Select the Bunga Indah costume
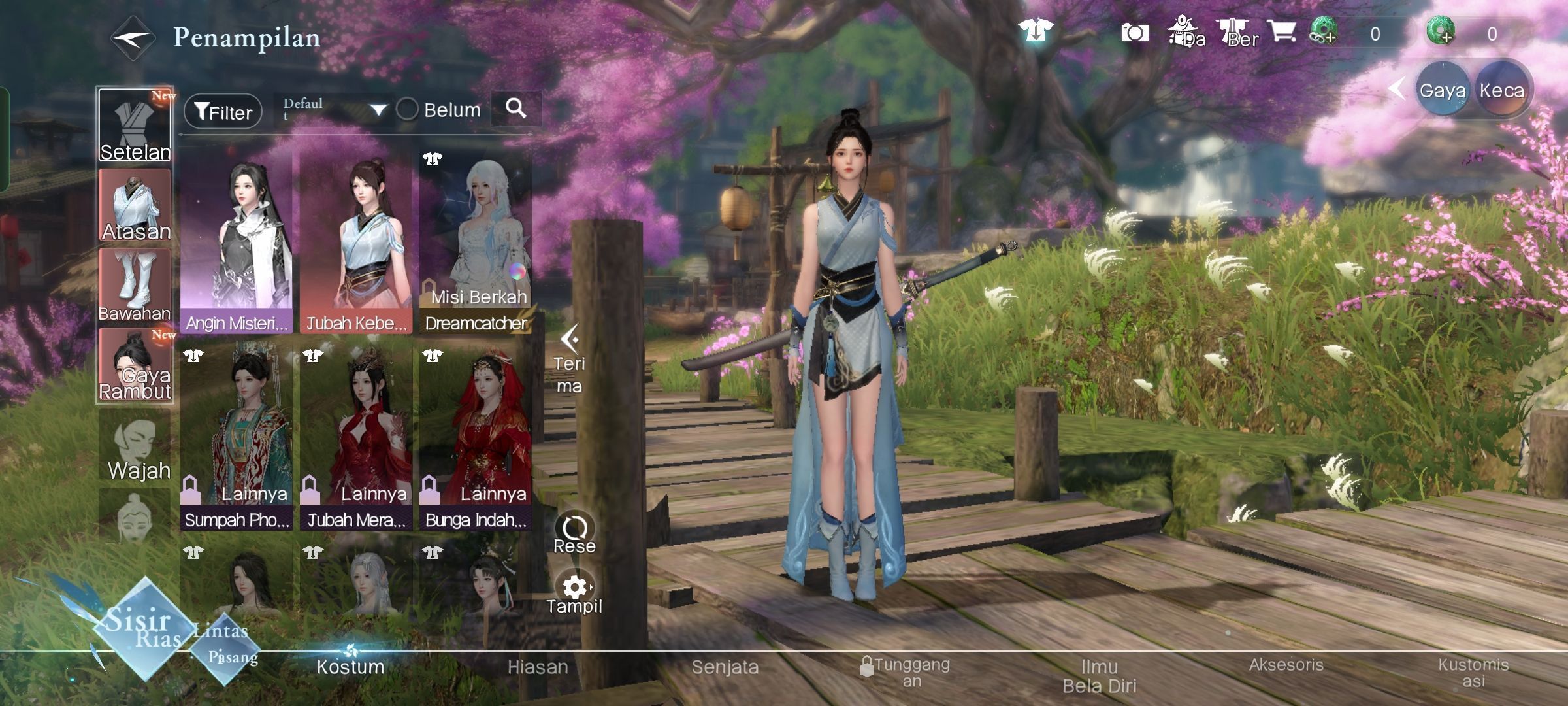The height and width of the screenshot is (706, 1568). (x=476, y=438)
